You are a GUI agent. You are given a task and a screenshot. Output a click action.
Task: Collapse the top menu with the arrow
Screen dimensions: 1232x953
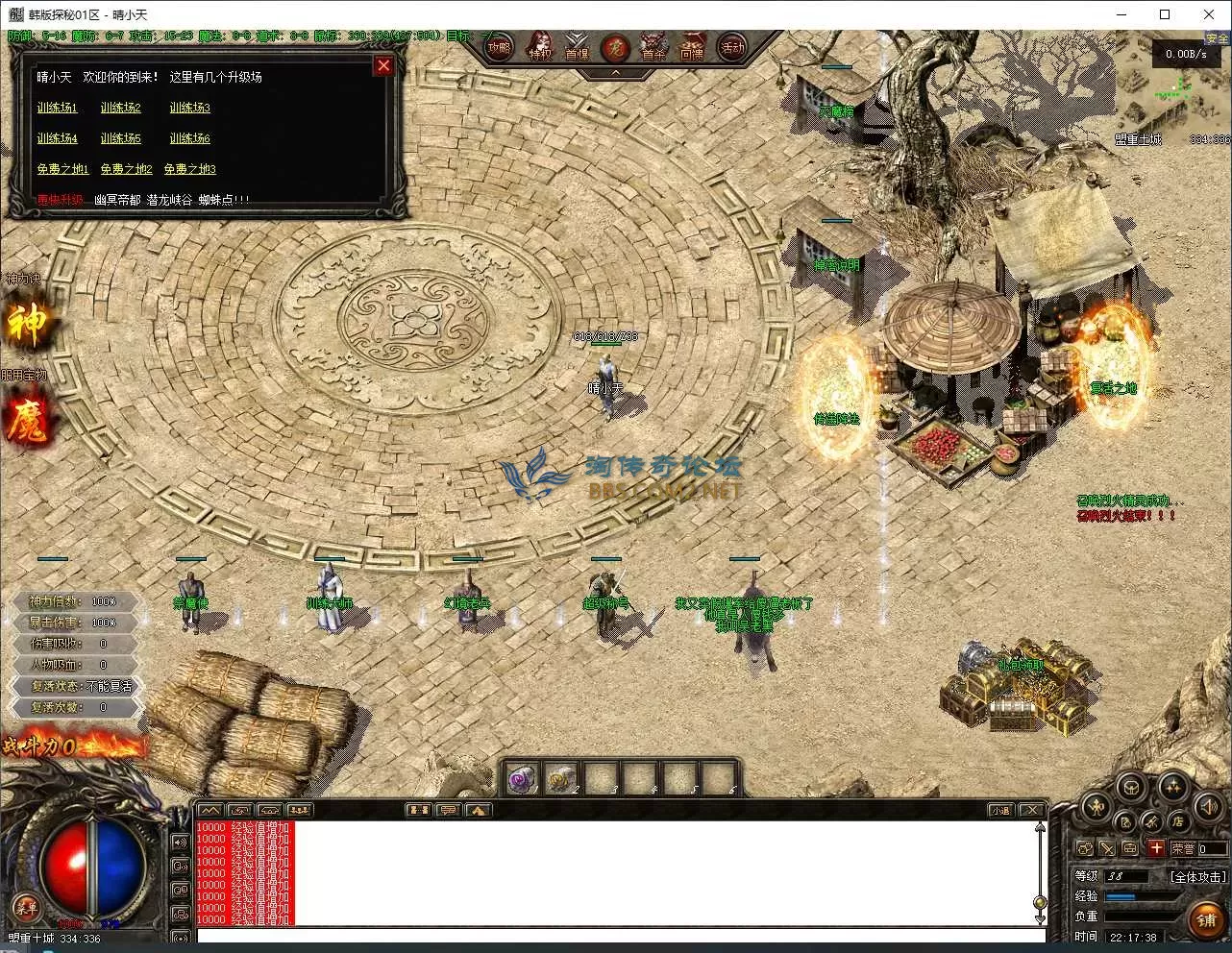click(x=615, y=72)
